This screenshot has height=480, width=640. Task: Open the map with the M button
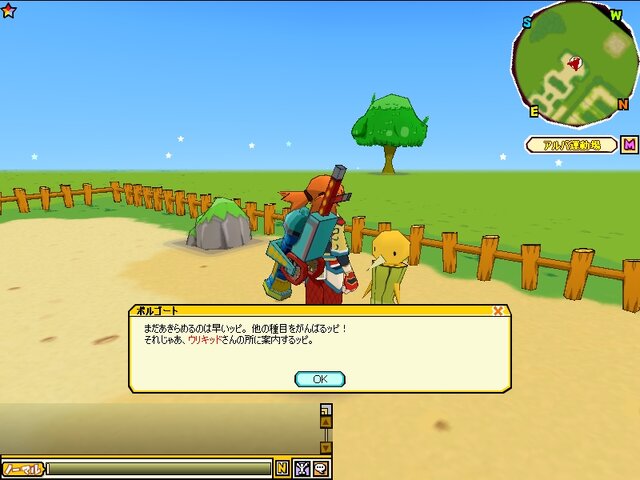[x=629, y=145]
